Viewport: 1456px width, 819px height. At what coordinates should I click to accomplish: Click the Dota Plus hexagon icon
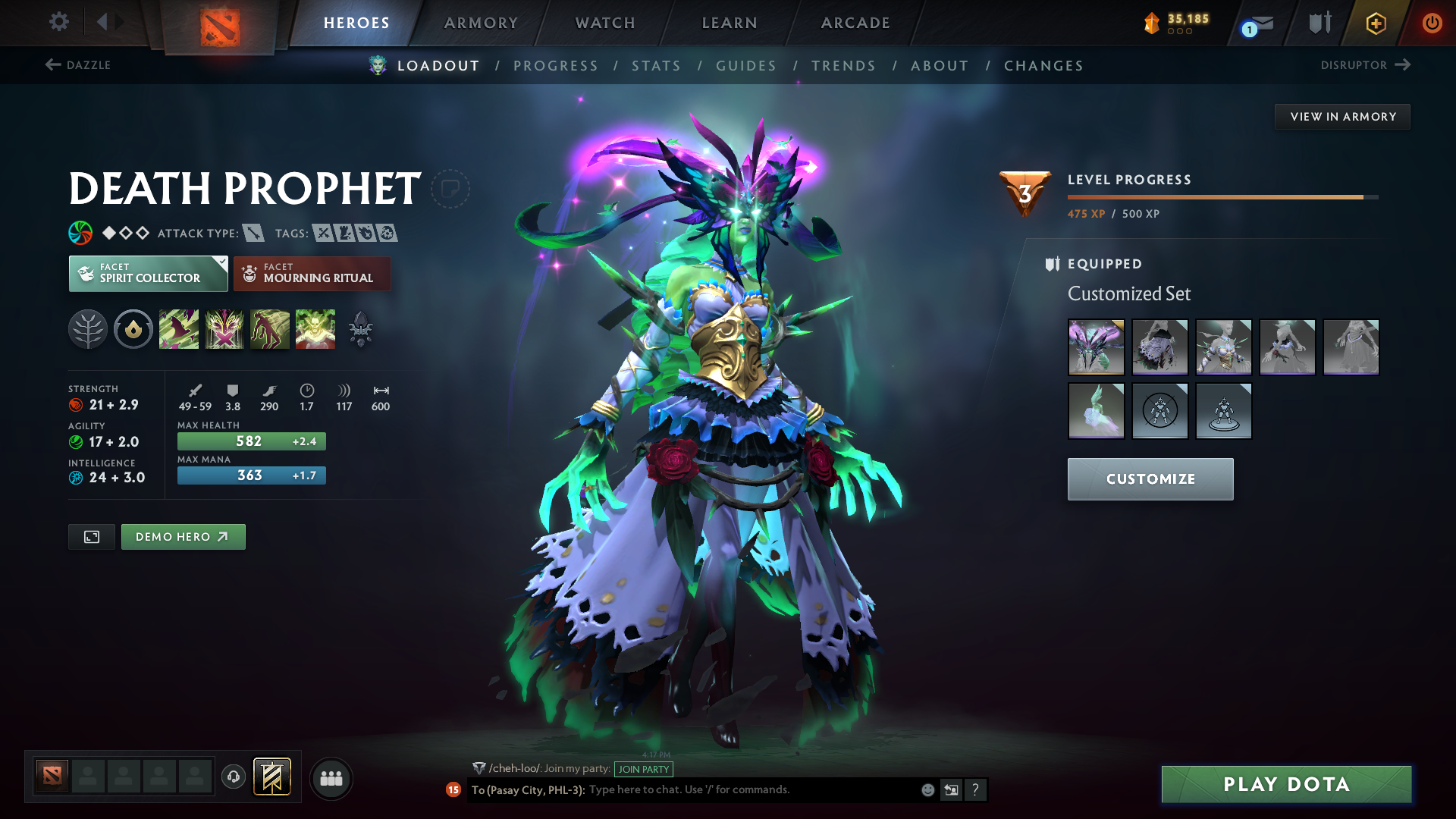(x=1375, y=23)
